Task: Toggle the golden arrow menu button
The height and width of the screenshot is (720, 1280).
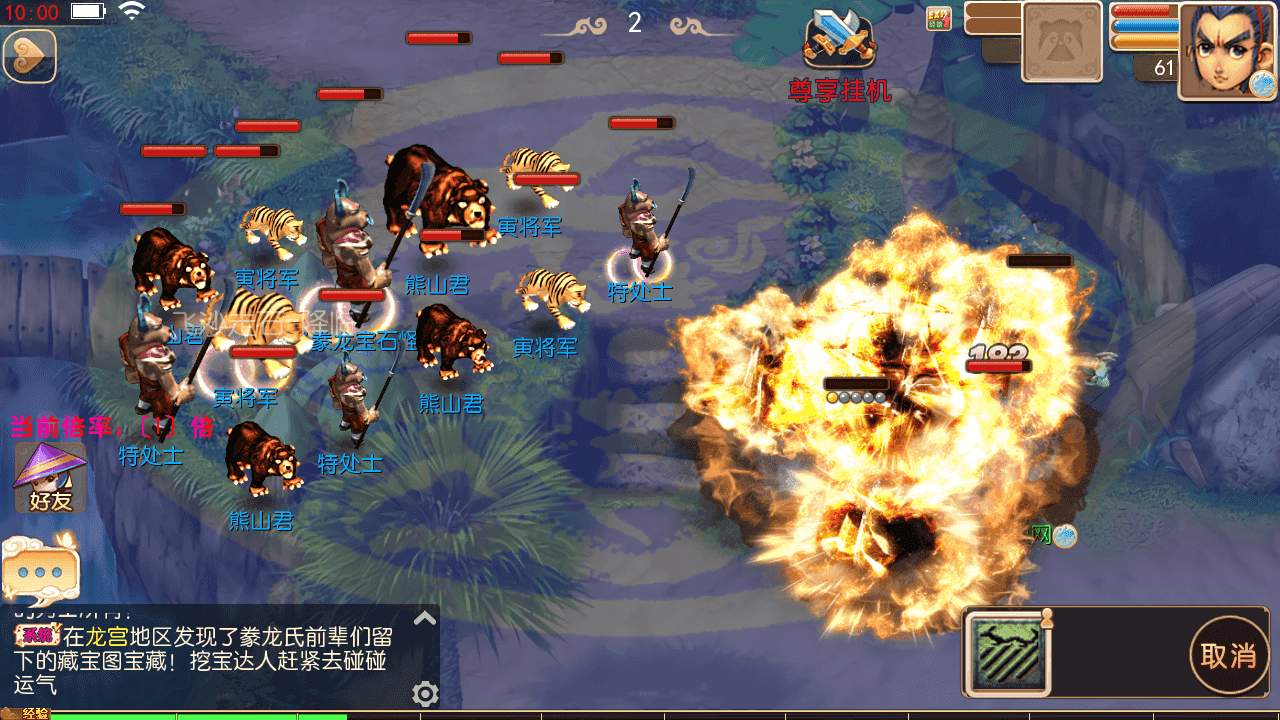Action: (29, 56)
